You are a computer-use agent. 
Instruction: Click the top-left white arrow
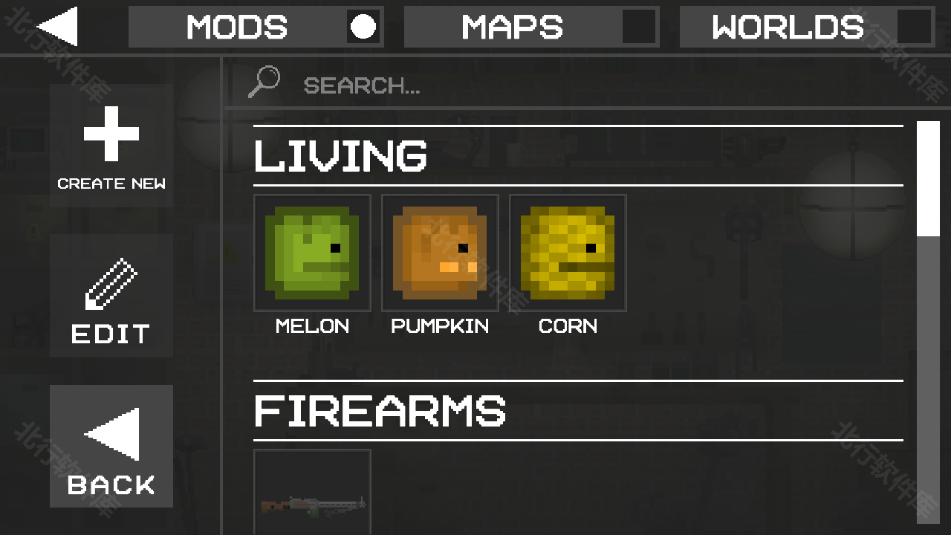coord(57,27)
